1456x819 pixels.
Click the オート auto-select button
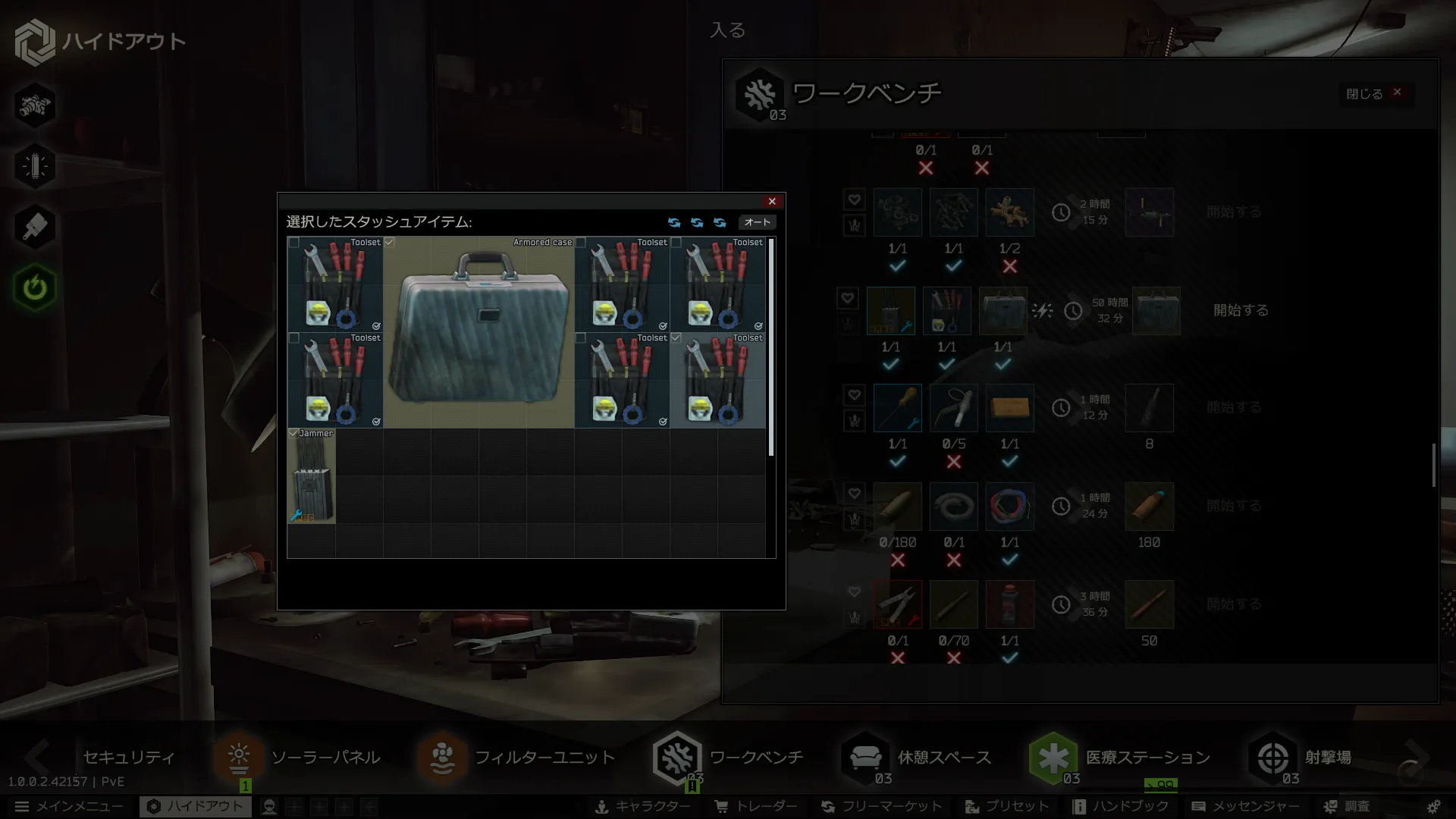(x=757, y=222)
